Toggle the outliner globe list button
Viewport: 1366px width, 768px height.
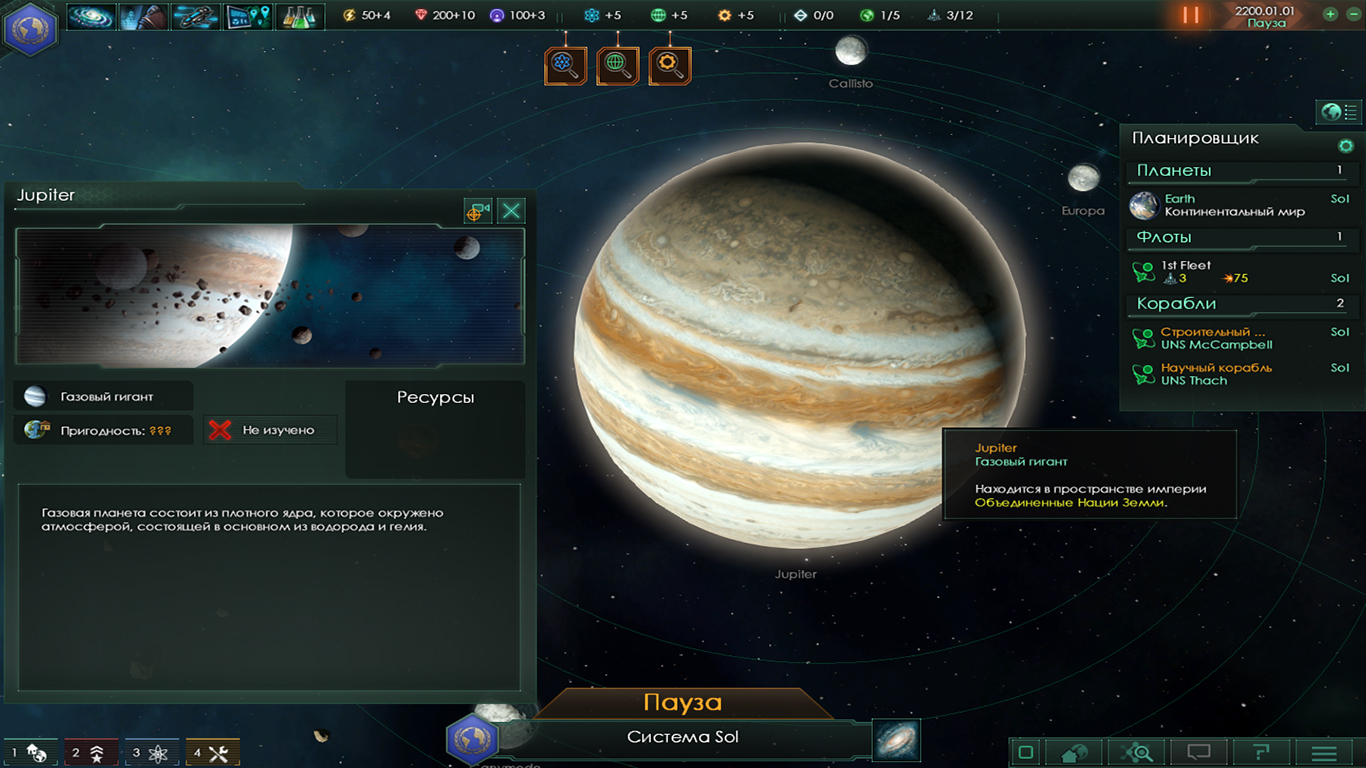(x=1338, y=112)
